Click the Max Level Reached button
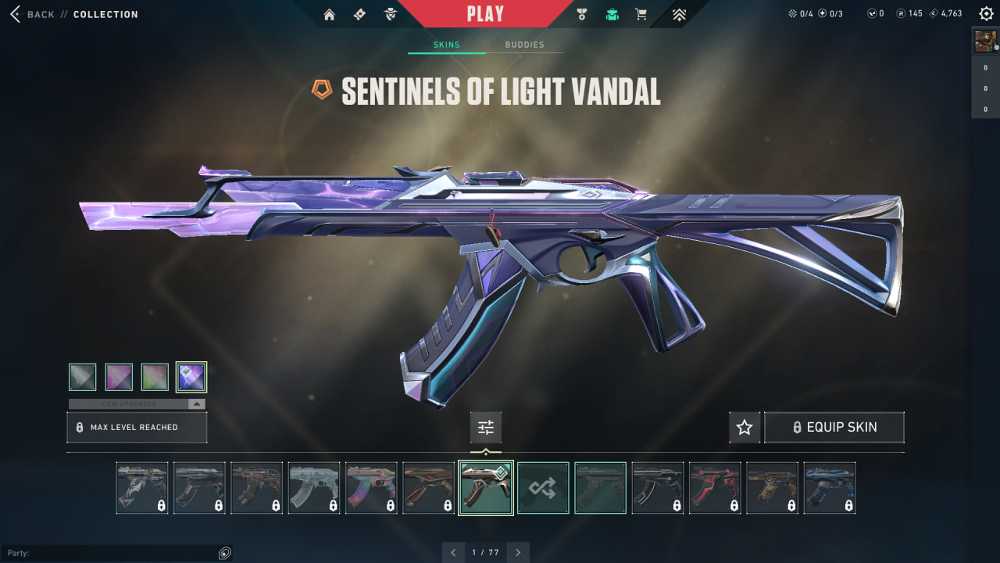 pos(137,427)
